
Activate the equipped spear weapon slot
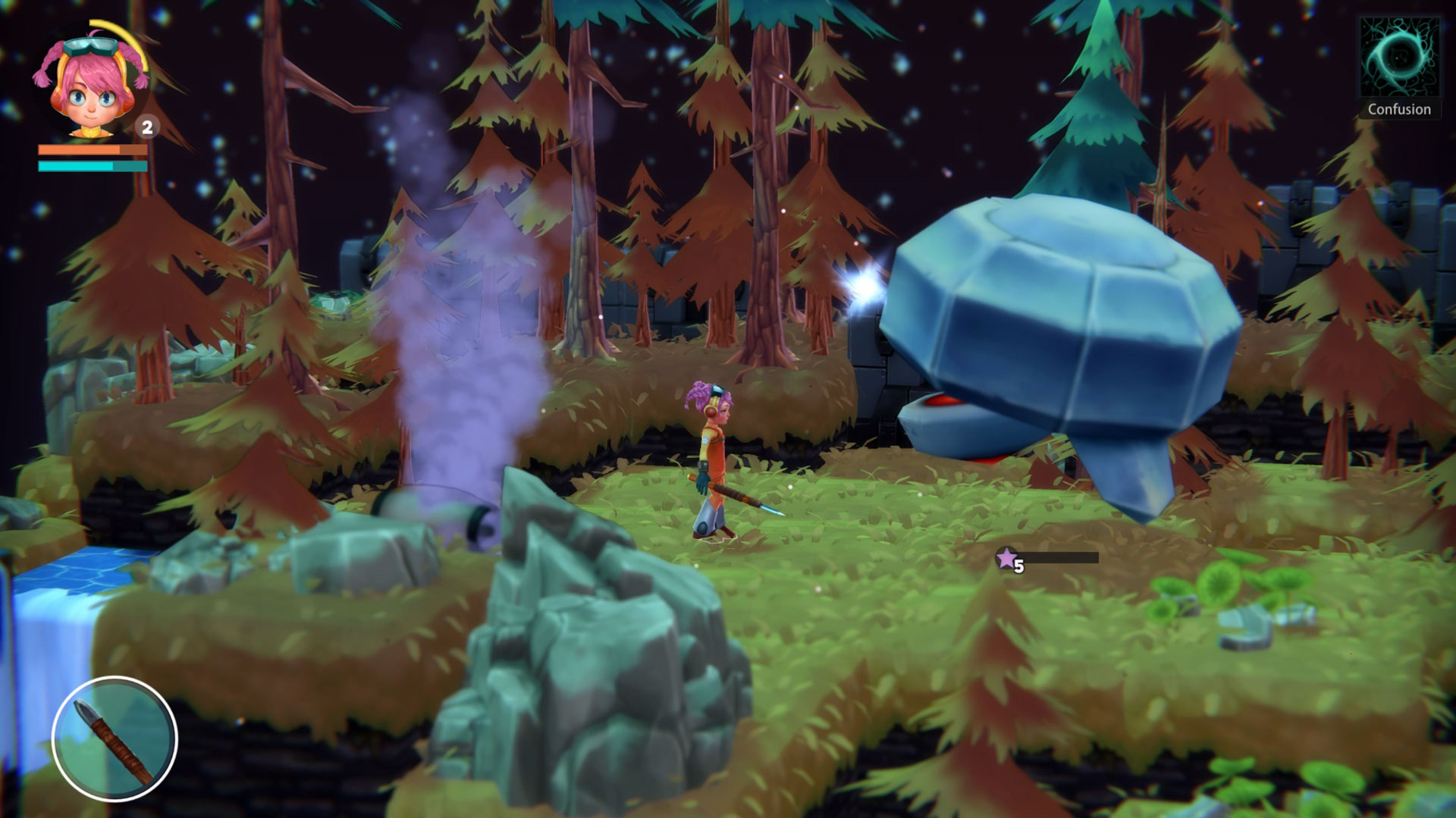(x=115, y=739)
